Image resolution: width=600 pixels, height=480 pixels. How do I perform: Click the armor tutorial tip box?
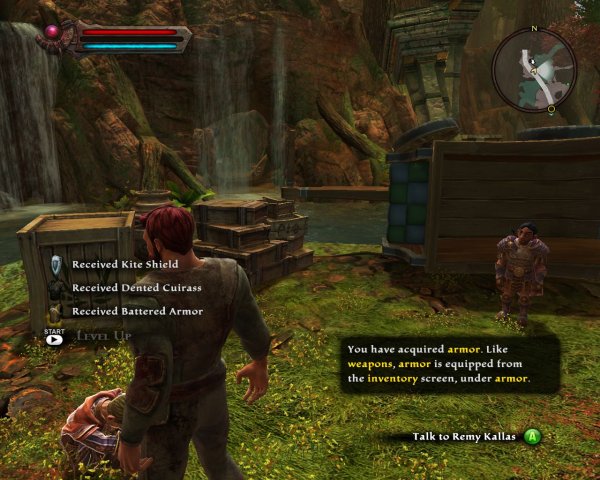point(449,364)
